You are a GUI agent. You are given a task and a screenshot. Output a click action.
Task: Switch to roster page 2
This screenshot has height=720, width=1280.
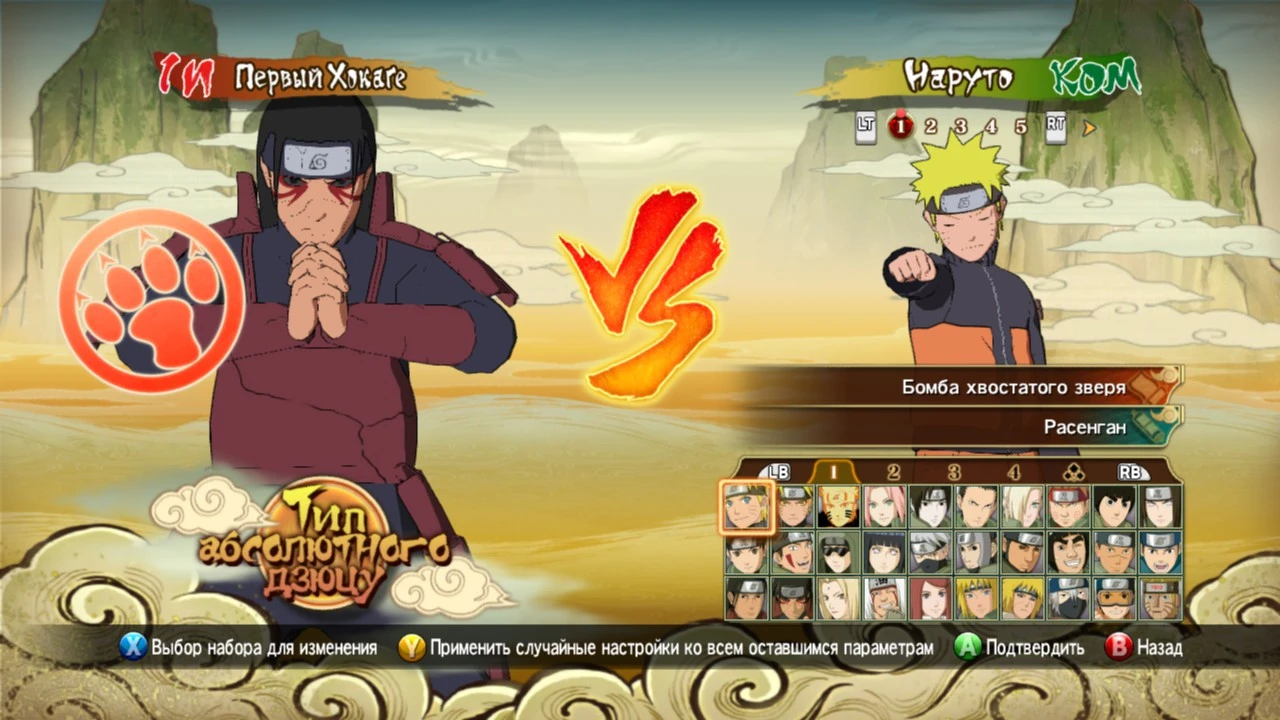pos(892,470)
